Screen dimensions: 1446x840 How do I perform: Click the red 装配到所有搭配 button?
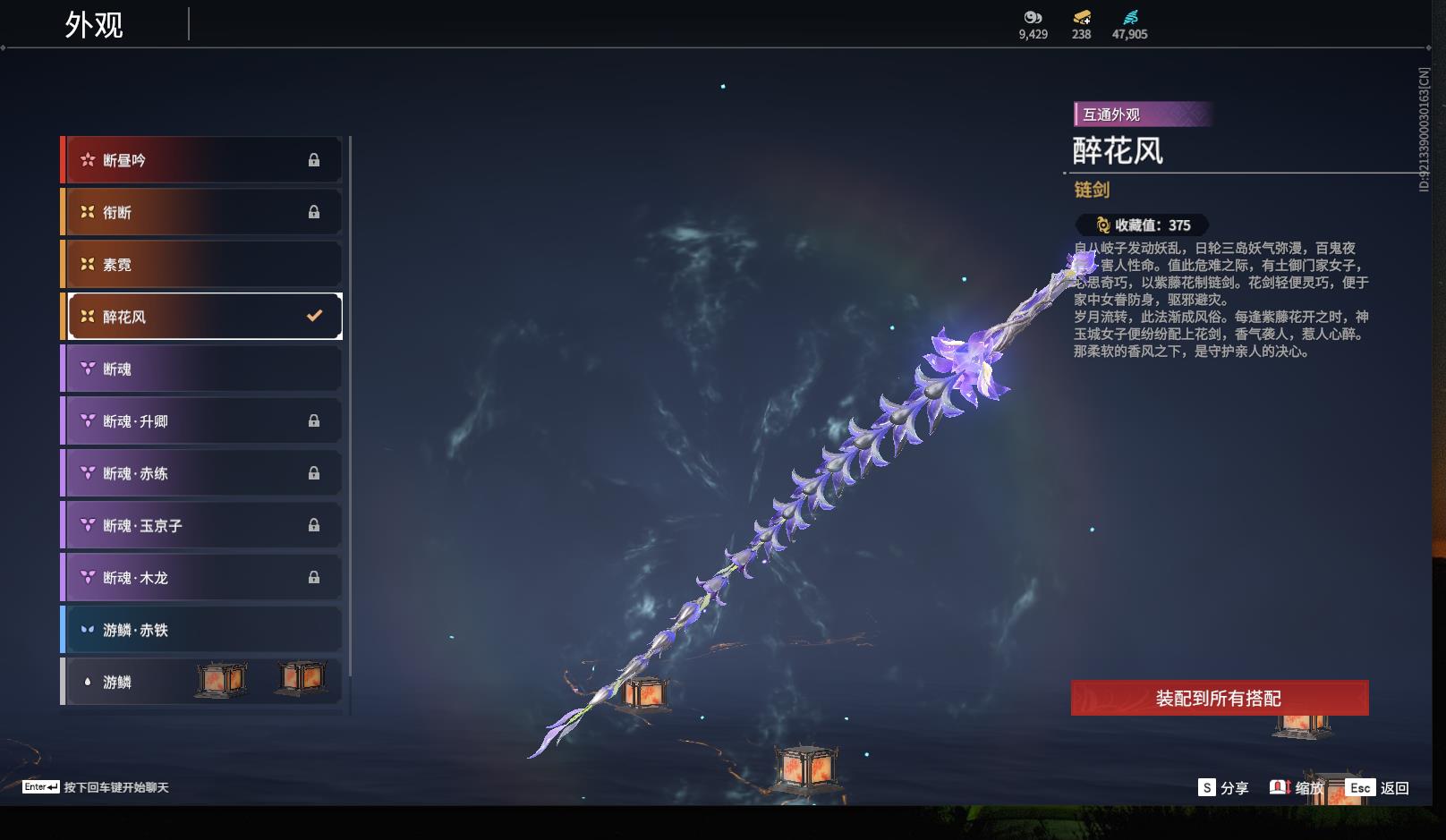coord(1219,698)
